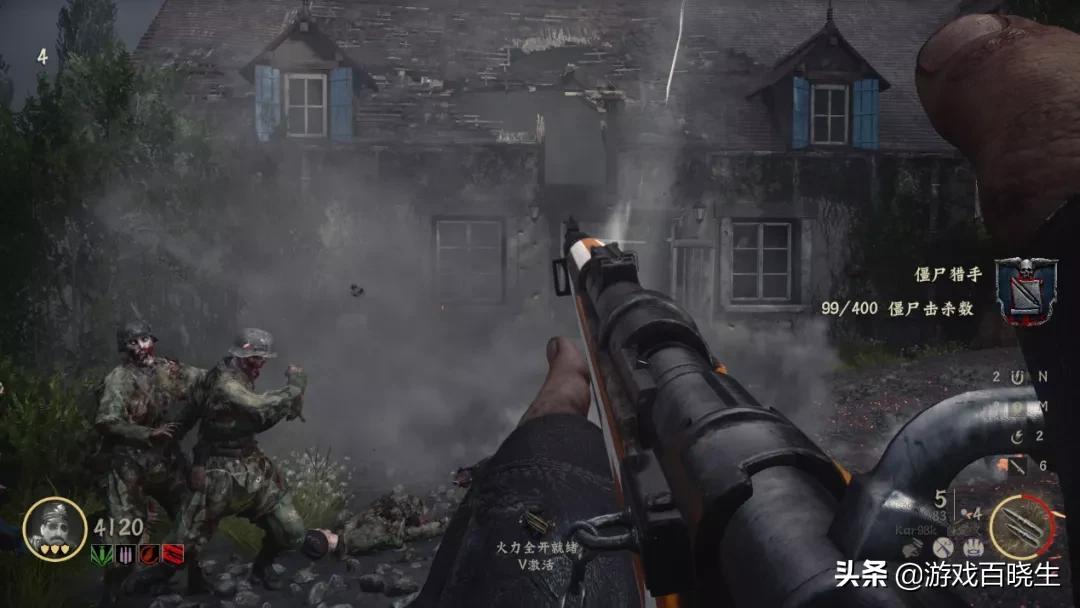Select the bright red striped perk icon
Screen dimensions: 1080x608
pos(173,554)
